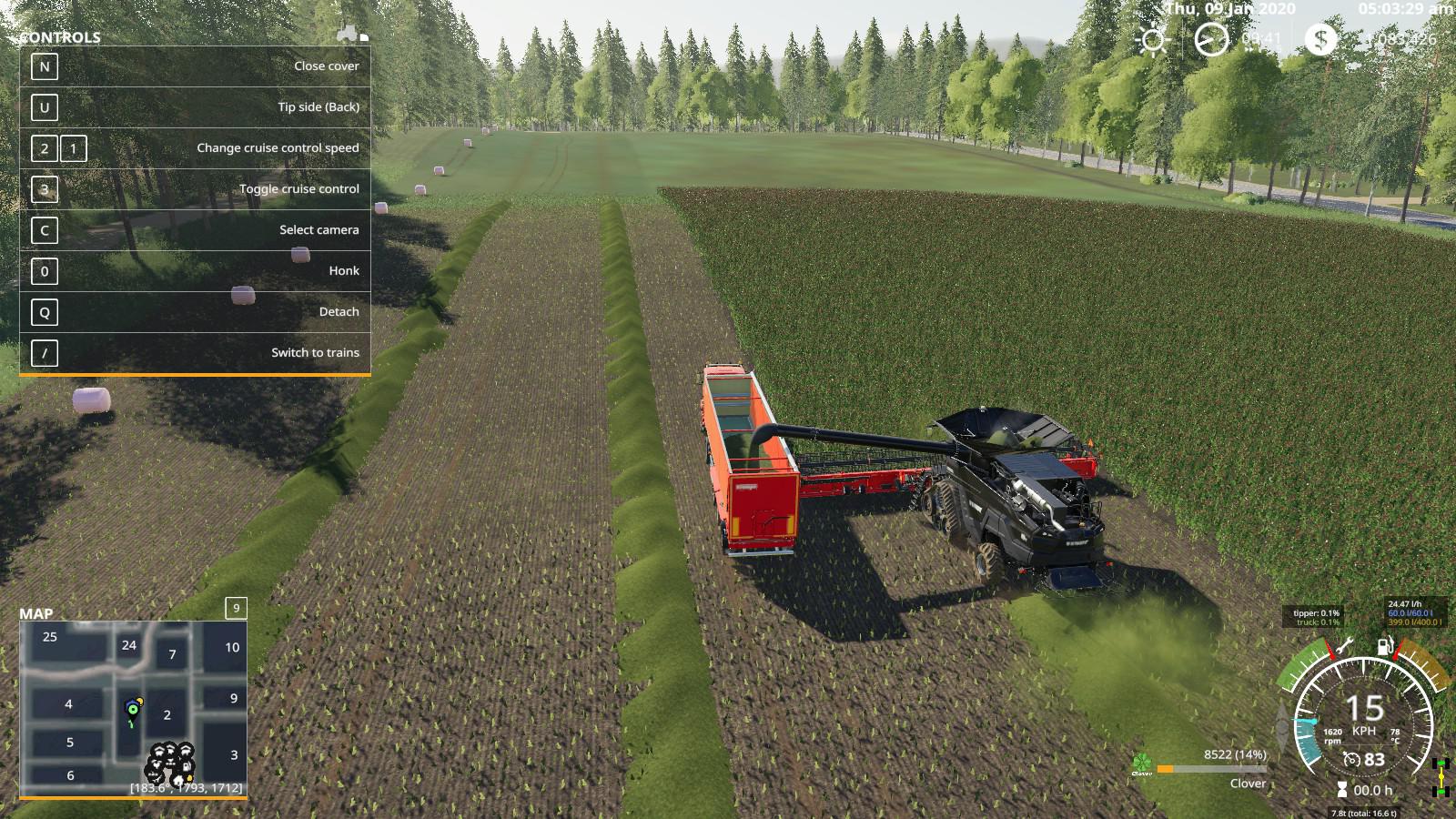The height and width of the screenshot is (819, 1456).
Task: Click the vehicle cluster icons on the minimap
Action: [171, 762]
